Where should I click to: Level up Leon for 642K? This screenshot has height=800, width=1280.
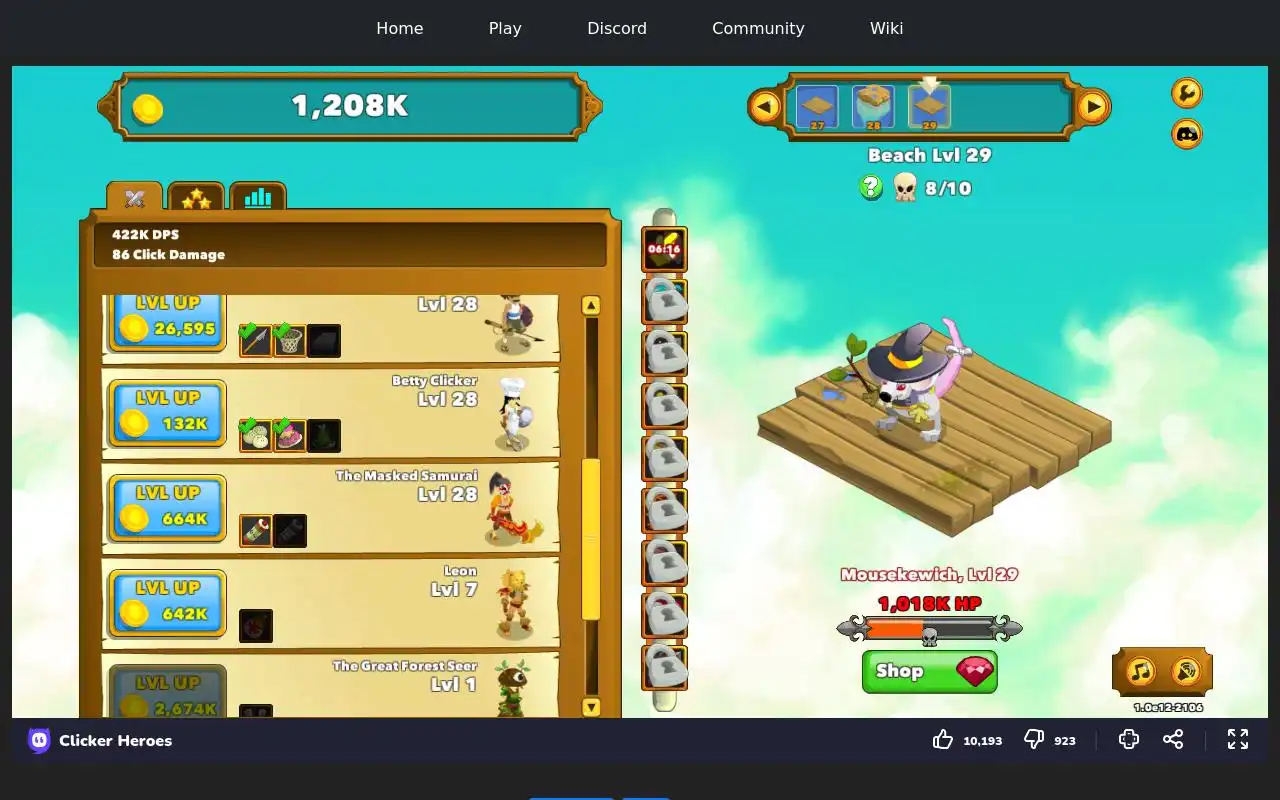click(167, 602)
